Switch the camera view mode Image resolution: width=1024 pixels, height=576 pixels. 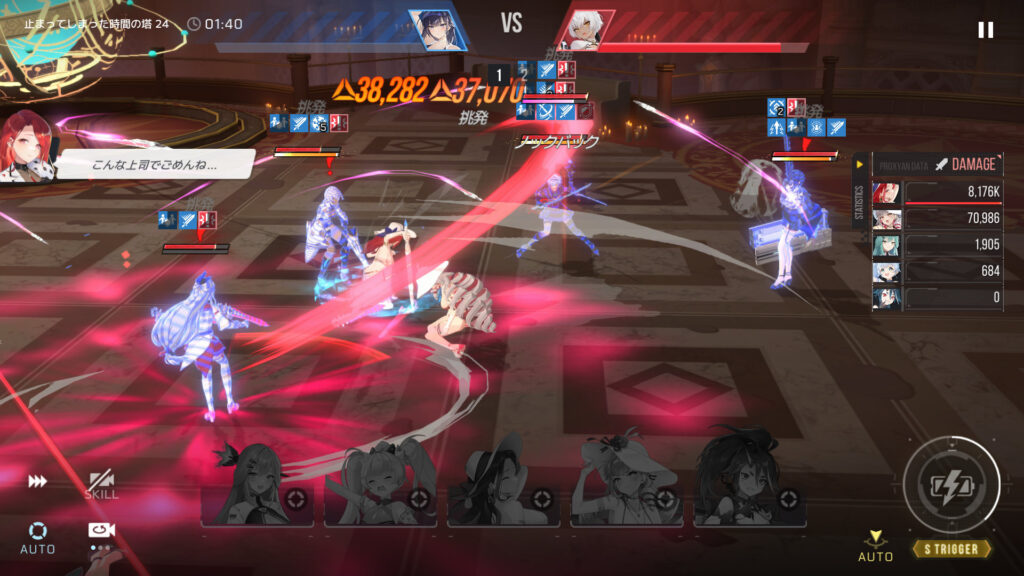pos(99,533)
